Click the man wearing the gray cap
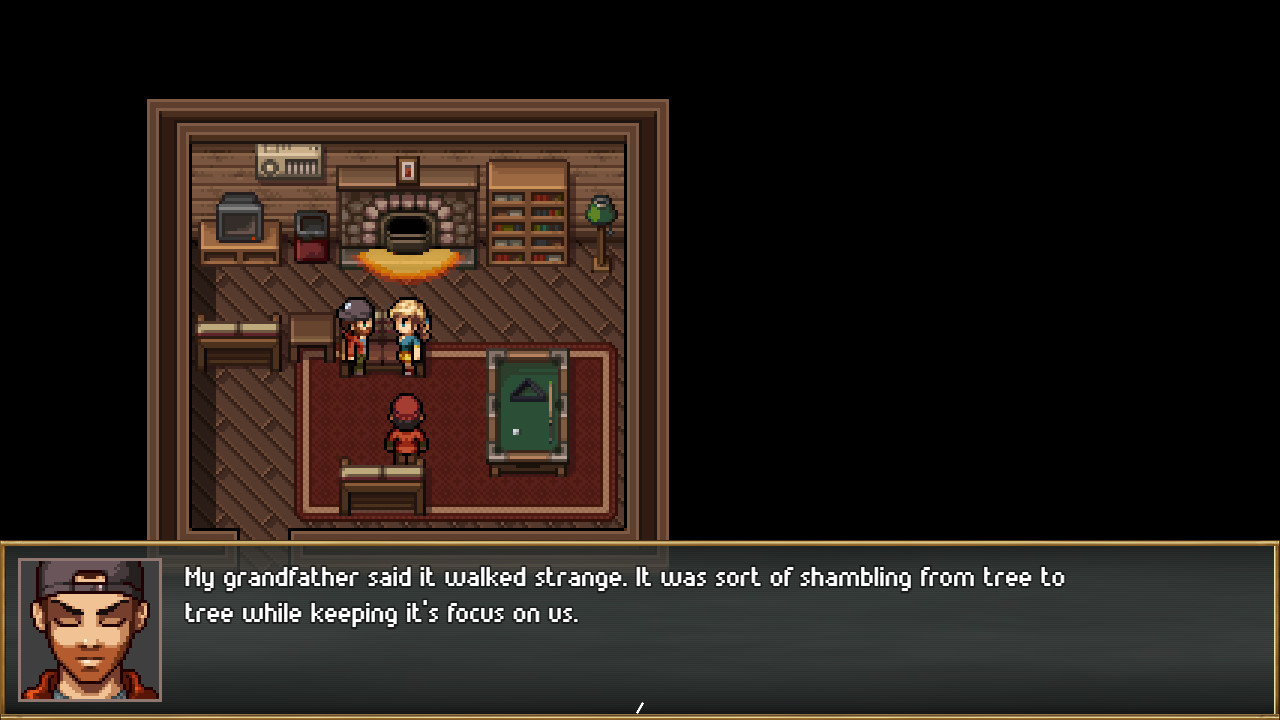The height and width of the screenshot is (720, 1280). pyautogui.click(x=355, y=330)
